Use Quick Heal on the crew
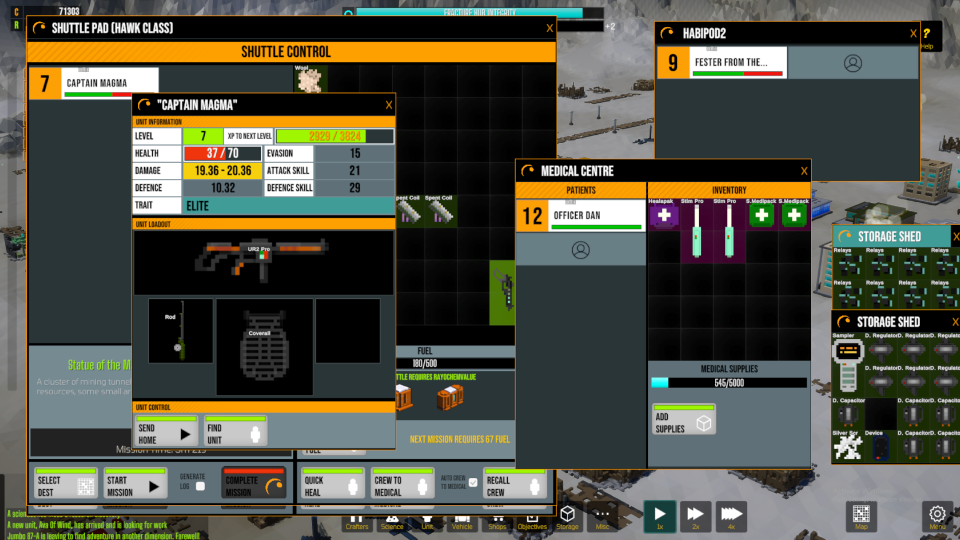960x540 pixels. [333, 484]
